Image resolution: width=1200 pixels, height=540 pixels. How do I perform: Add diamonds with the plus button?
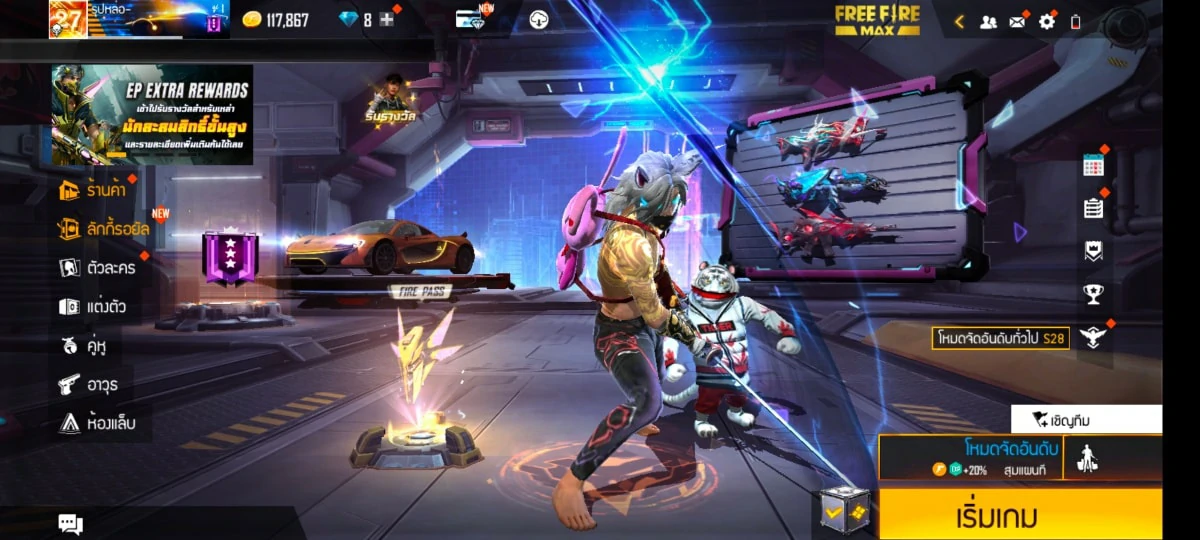pos(387,20)
